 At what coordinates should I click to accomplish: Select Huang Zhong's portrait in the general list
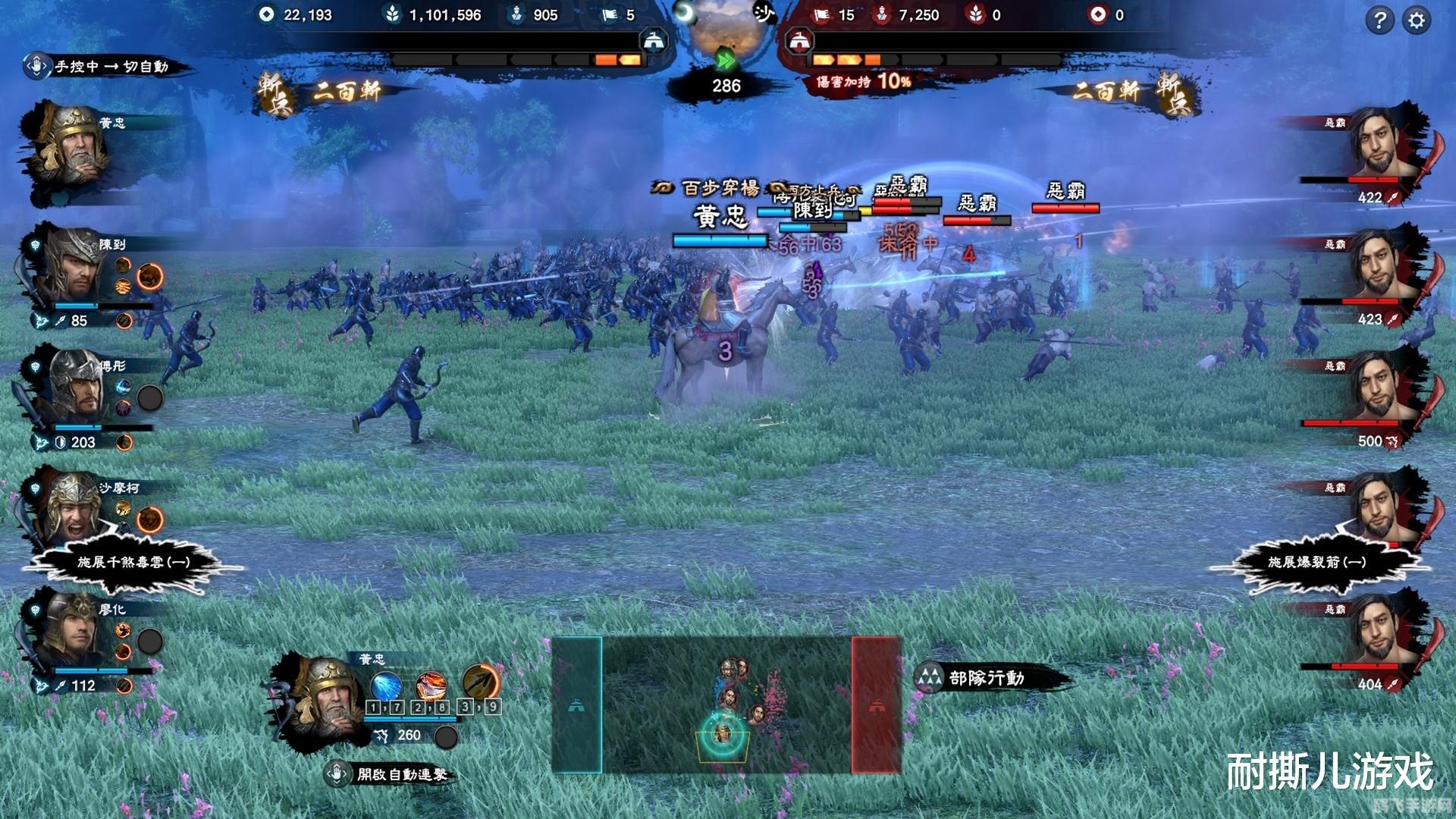72,152
